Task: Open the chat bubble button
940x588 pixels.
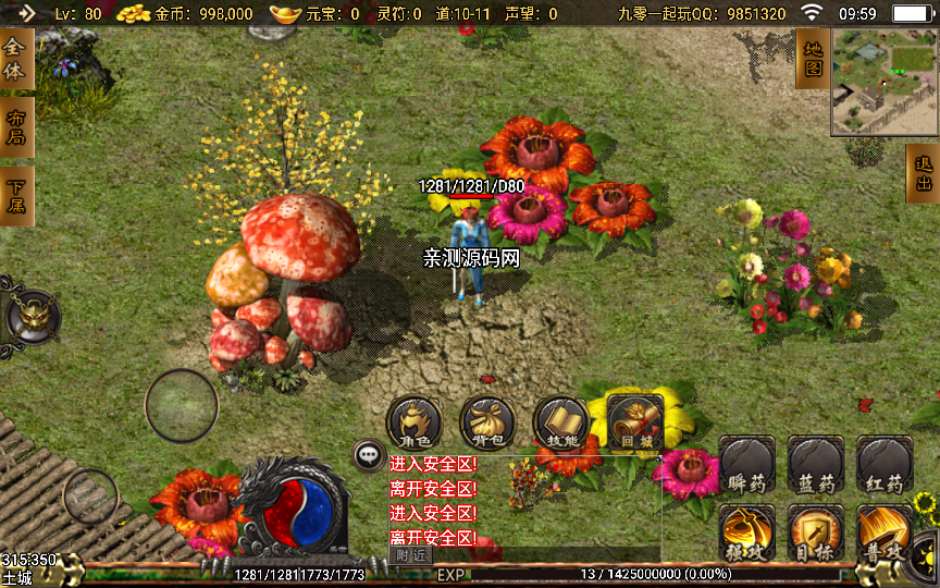Action: 369,455
